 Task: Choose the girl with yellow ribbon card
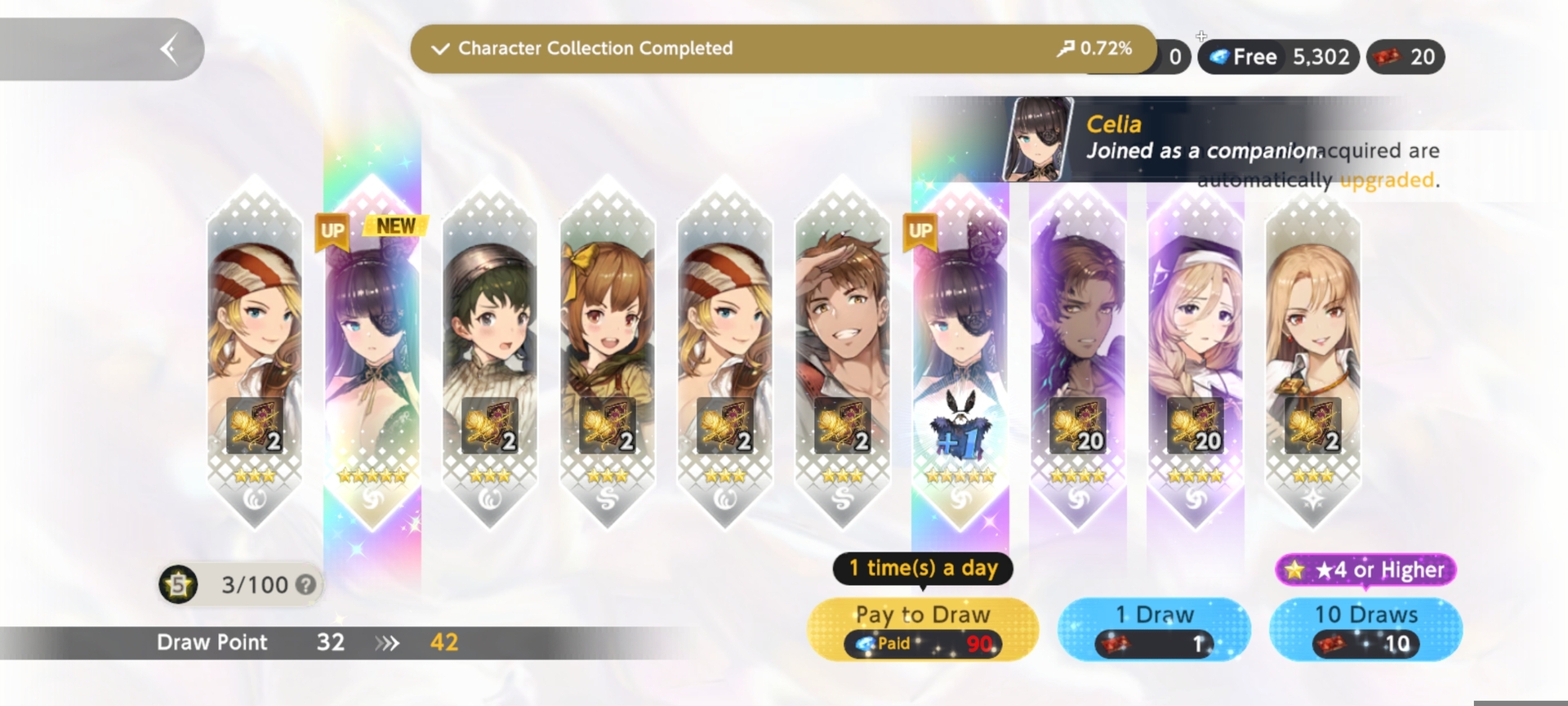(608, 351)
